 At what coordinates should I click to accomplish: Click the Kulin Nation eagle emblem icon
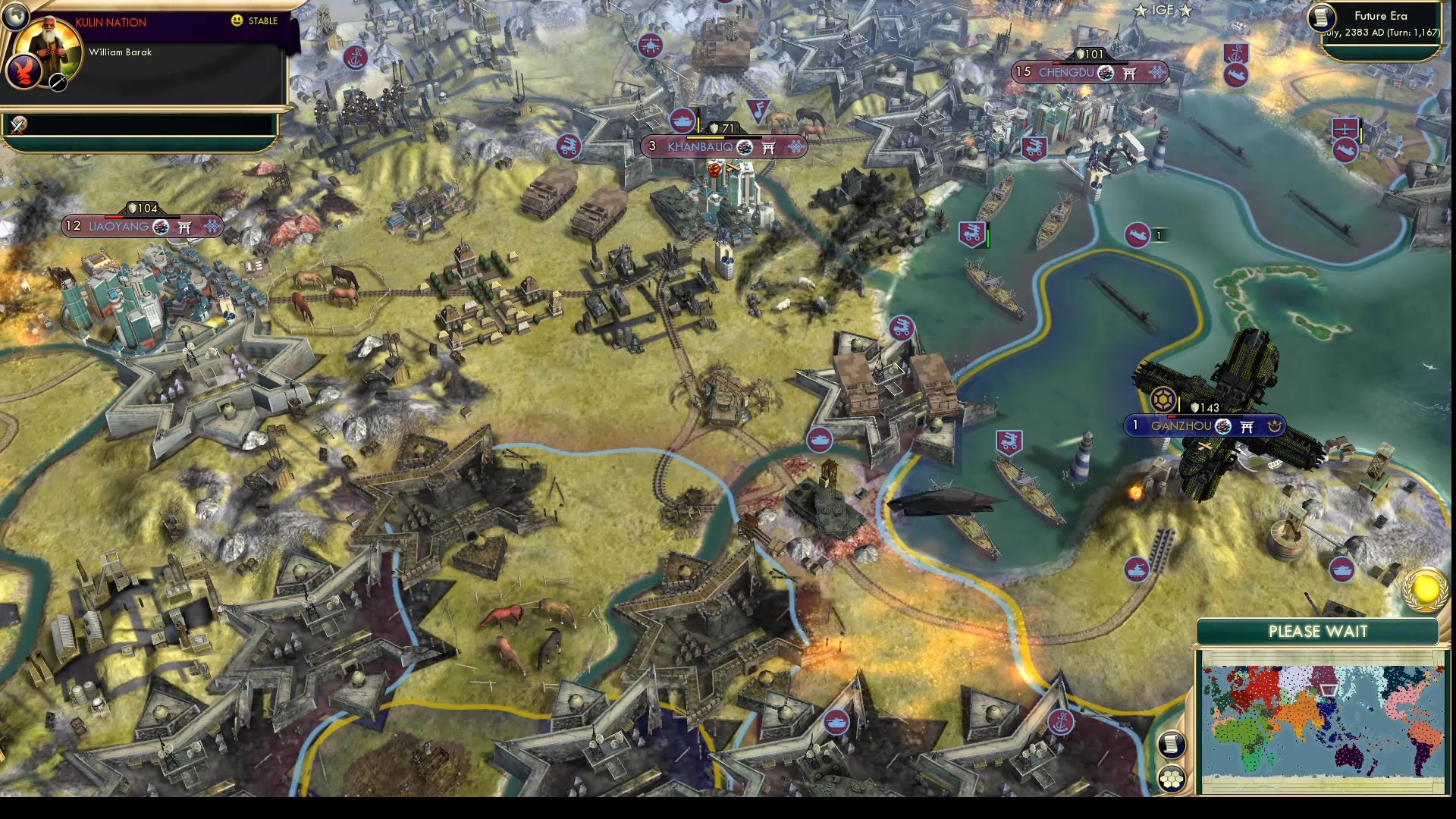pyautogui.click(x=23, y=73)
